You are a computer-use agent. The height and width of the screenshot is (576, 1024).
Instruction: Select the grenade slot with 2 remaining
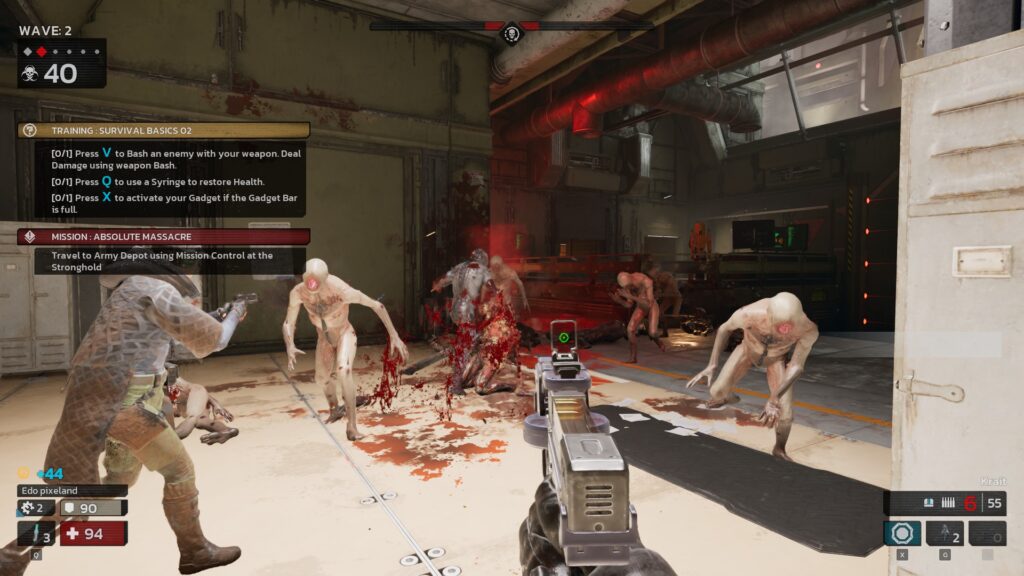(945, 533)
